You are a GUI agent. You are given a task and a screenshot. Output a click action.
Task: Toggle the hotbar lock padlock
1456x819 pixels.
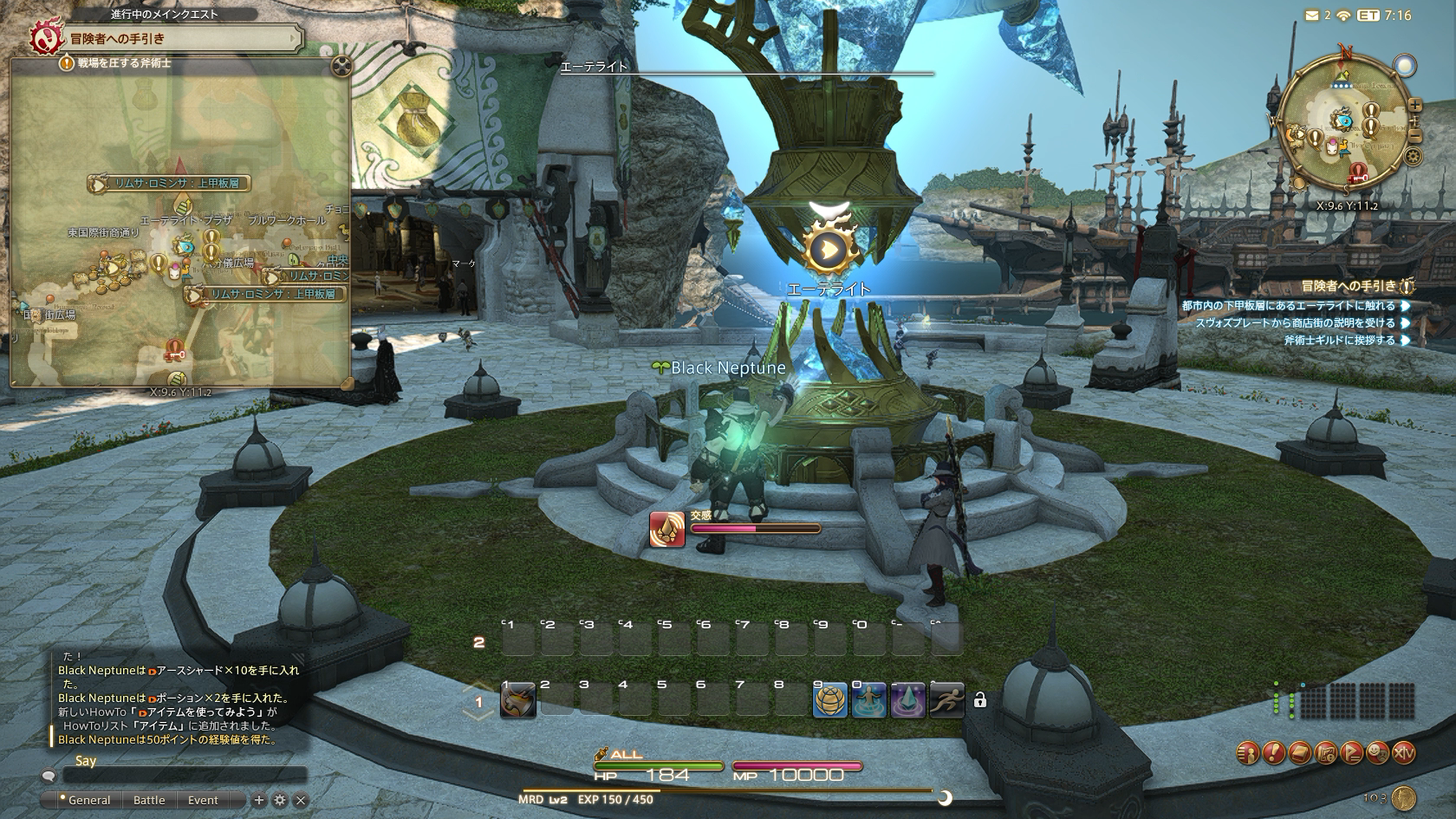point(979,700)
